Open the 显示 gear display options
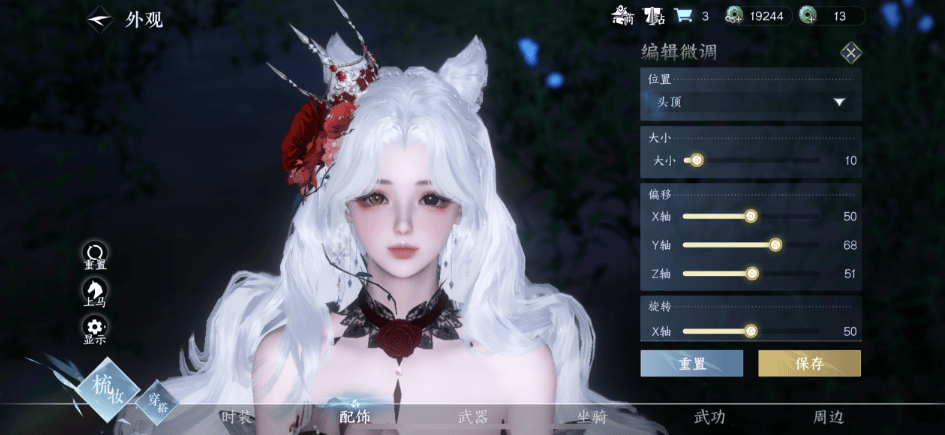Screen dimensions: 945x435 95,329
